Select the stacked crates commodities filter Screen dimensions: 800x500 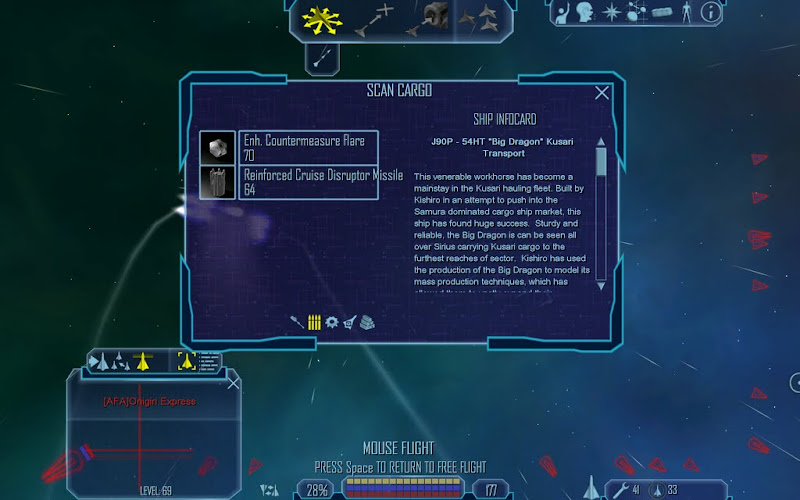coord(368,322)
